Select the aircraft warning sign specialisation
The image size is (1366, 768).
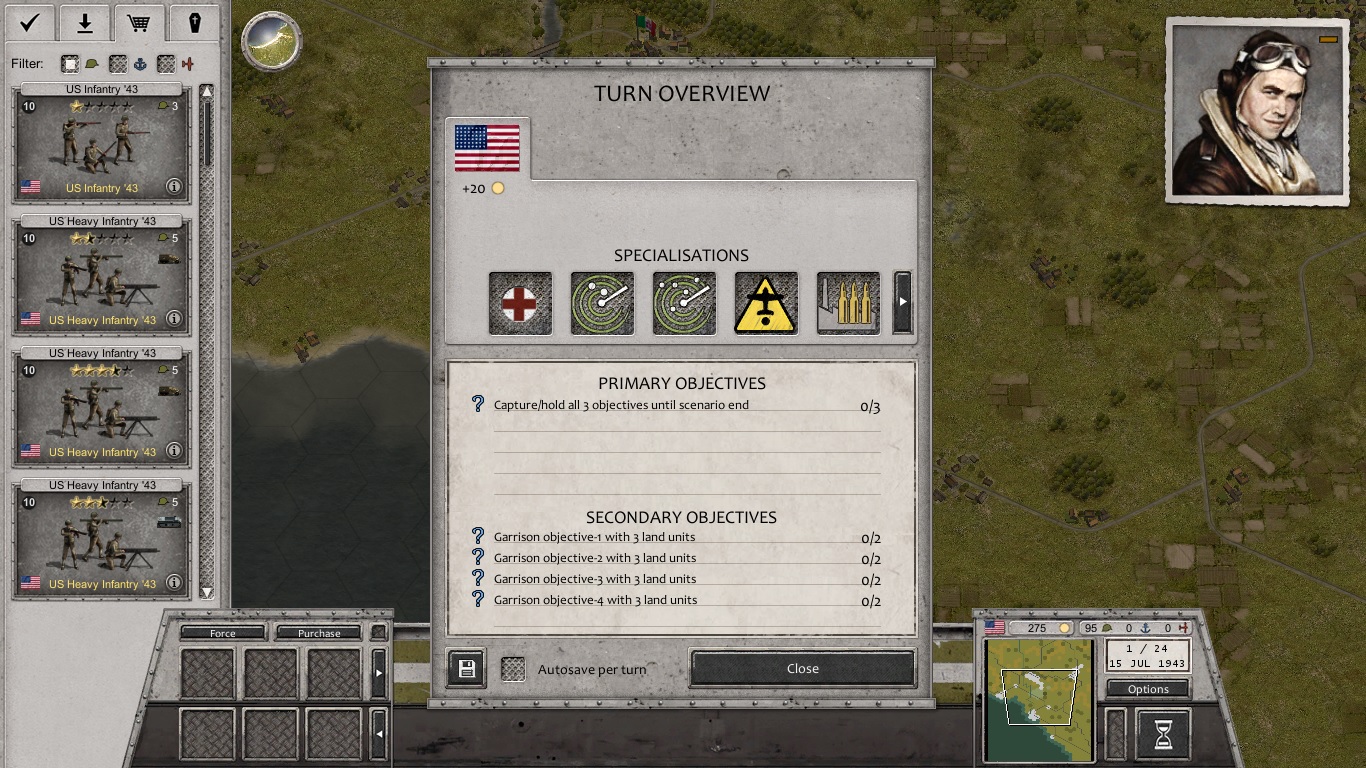[x=766, y=303]
